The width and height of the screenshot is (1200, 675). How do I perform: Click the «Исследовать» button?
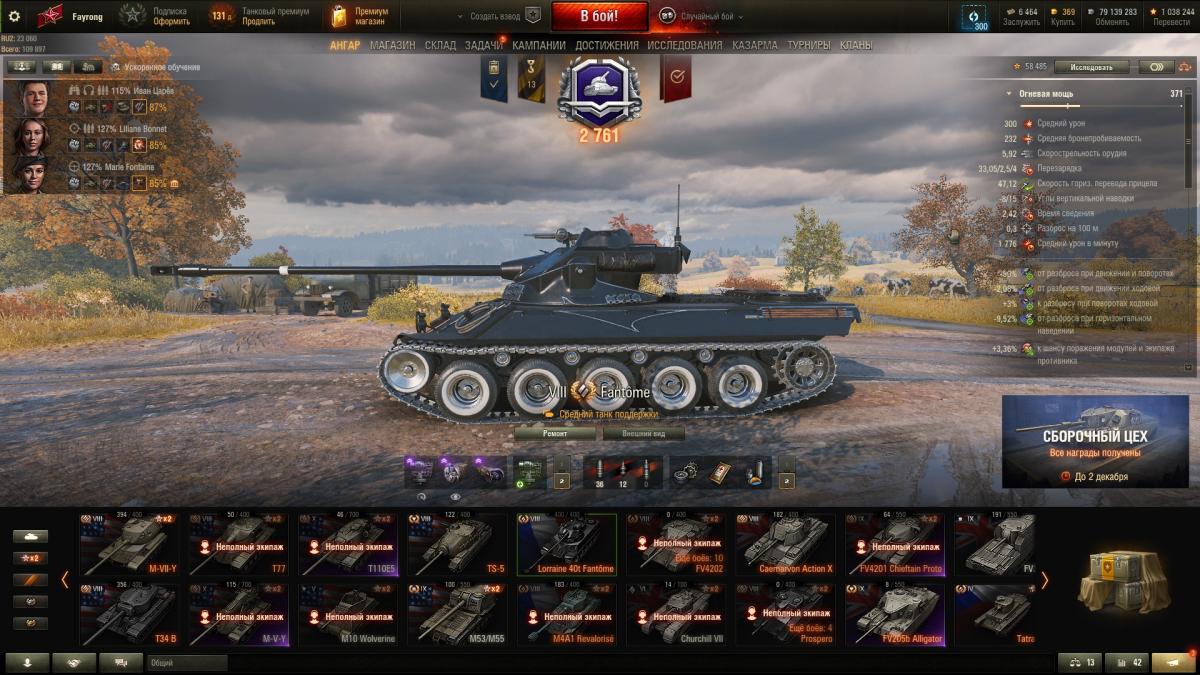(x=1091, y=67)
